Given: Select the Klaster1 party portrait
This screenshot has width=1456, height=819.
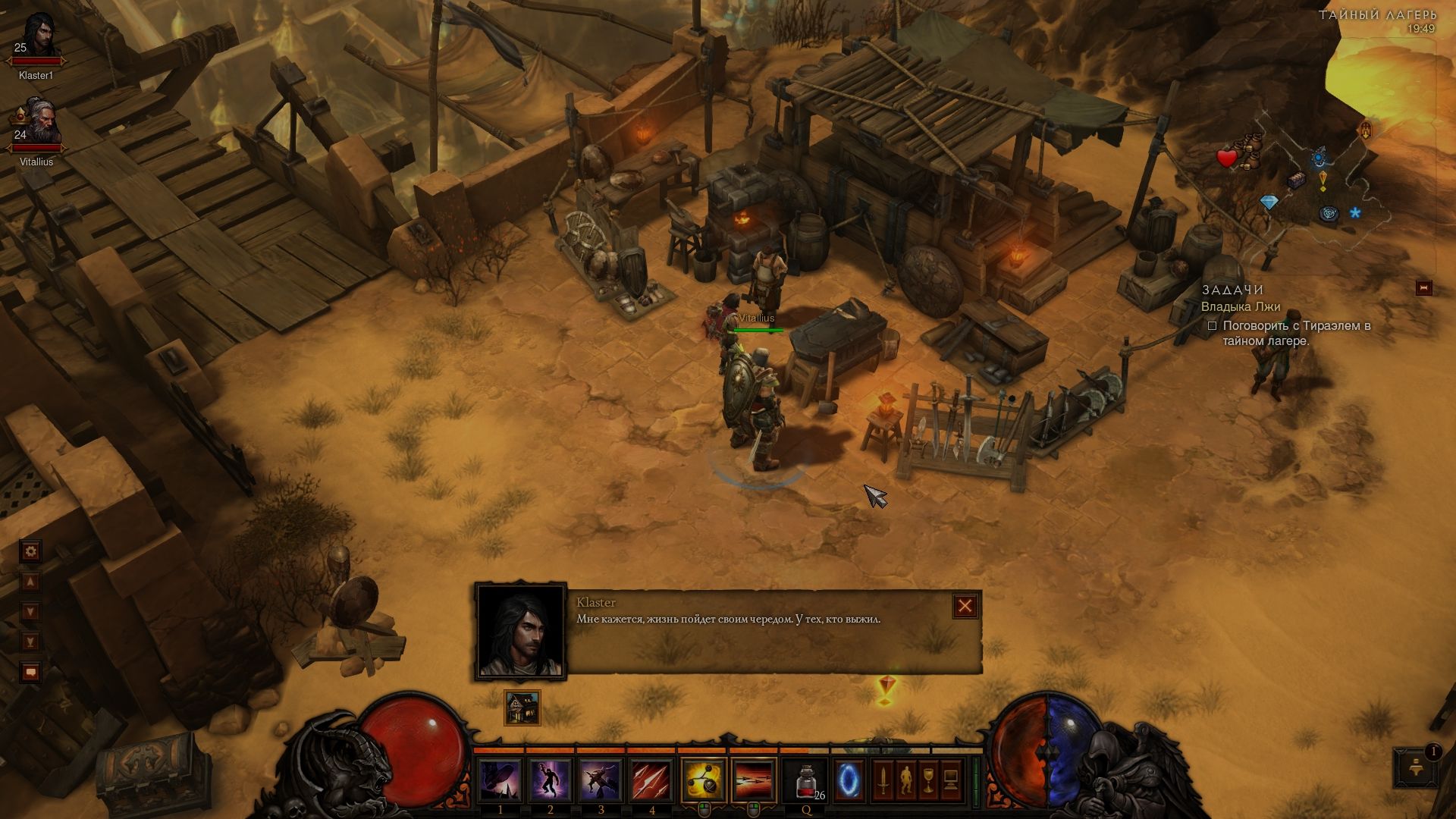Looking at the screenshot, I should (x=36, y=38).
